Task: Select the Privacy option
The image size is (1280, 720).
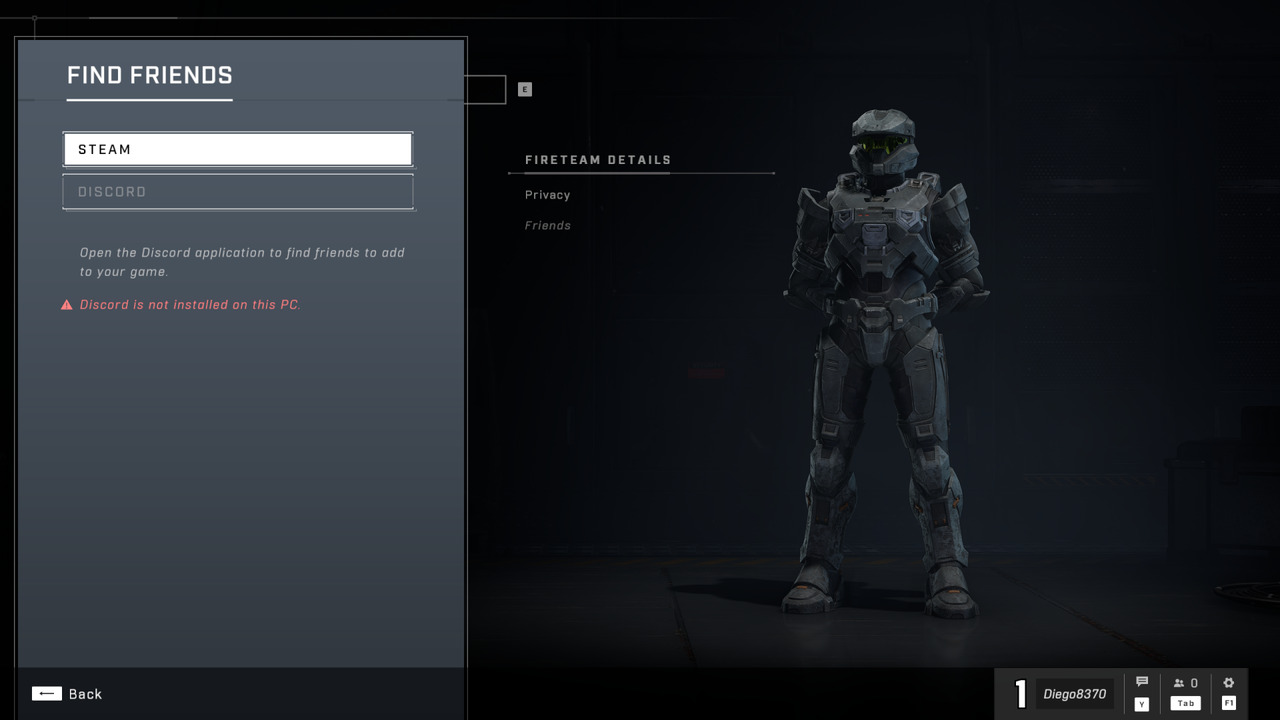Action: point(546,194)
